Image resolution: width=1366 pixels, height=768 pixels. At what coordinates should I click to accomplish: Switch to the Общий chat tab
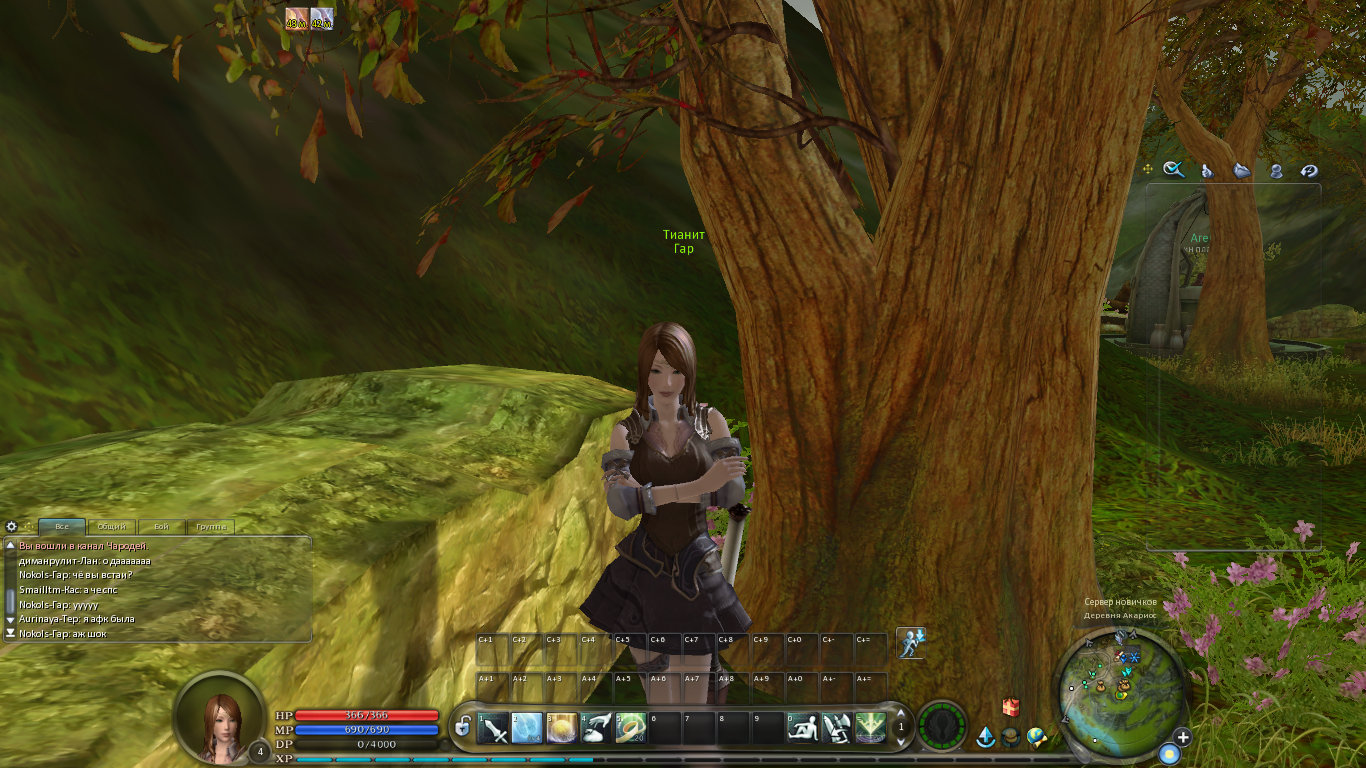[x=112, y=526]
